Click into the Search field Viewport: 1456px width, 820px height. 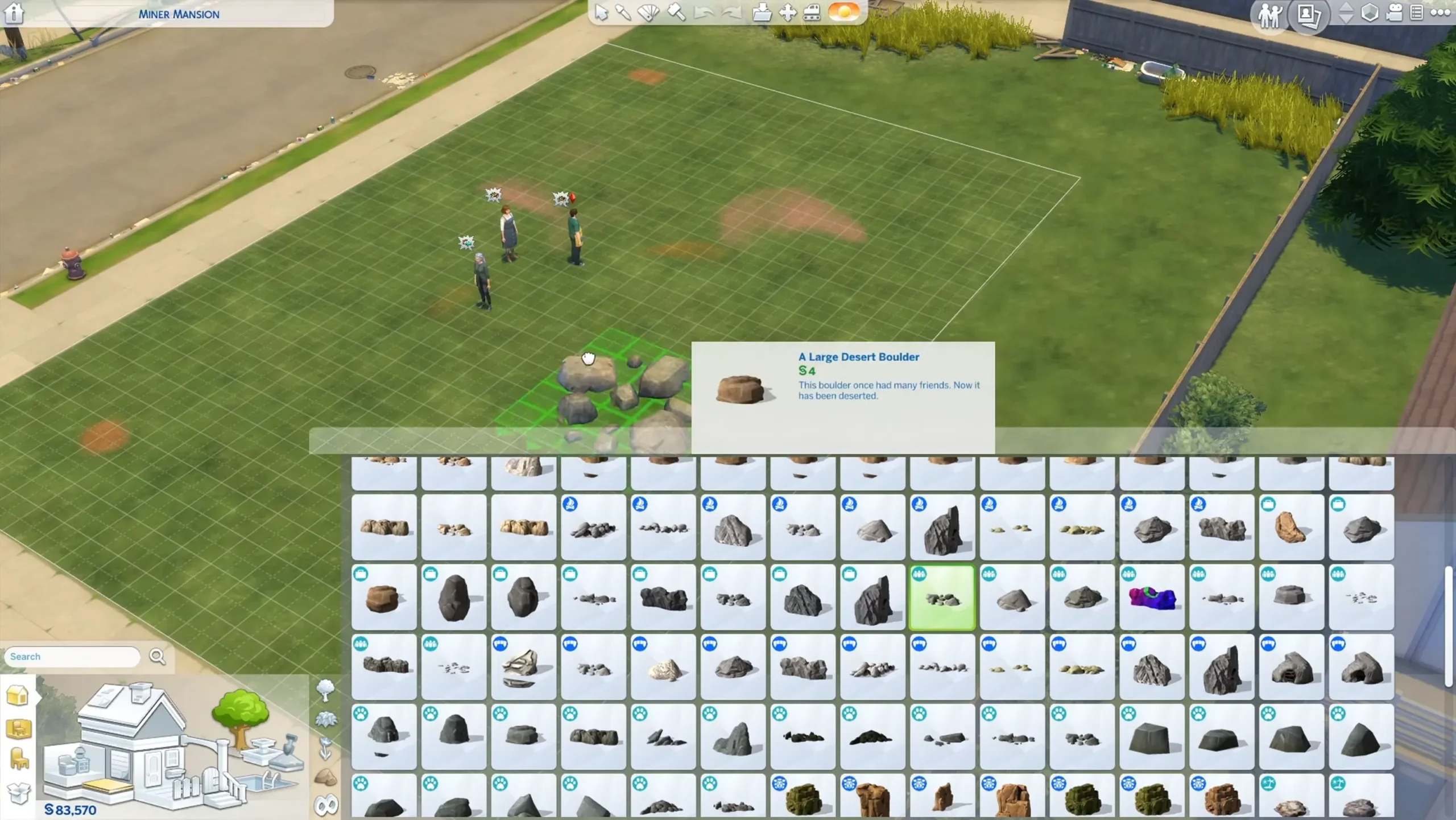72,657
